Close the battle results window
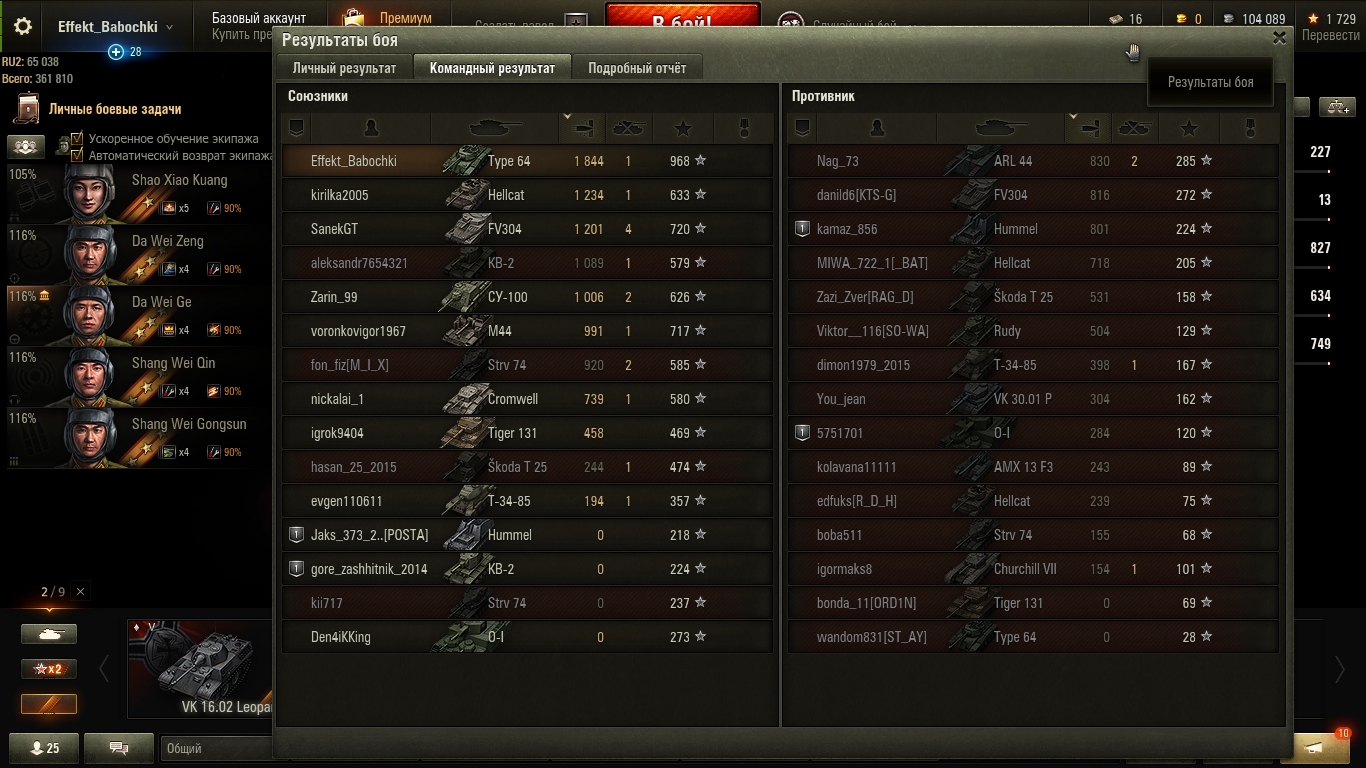 click(x=1279, y=38)
